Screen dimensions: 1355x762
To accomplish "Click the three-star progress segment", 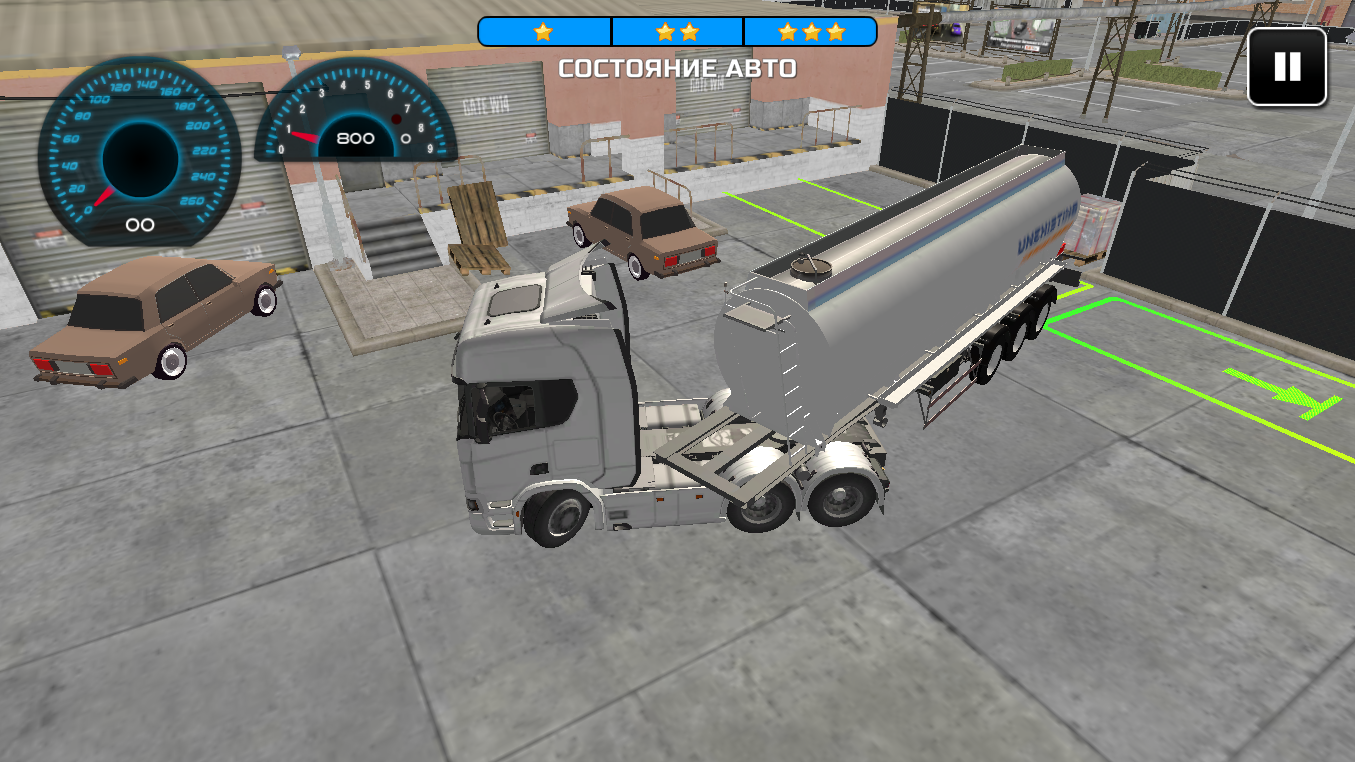I will (810, 31).
